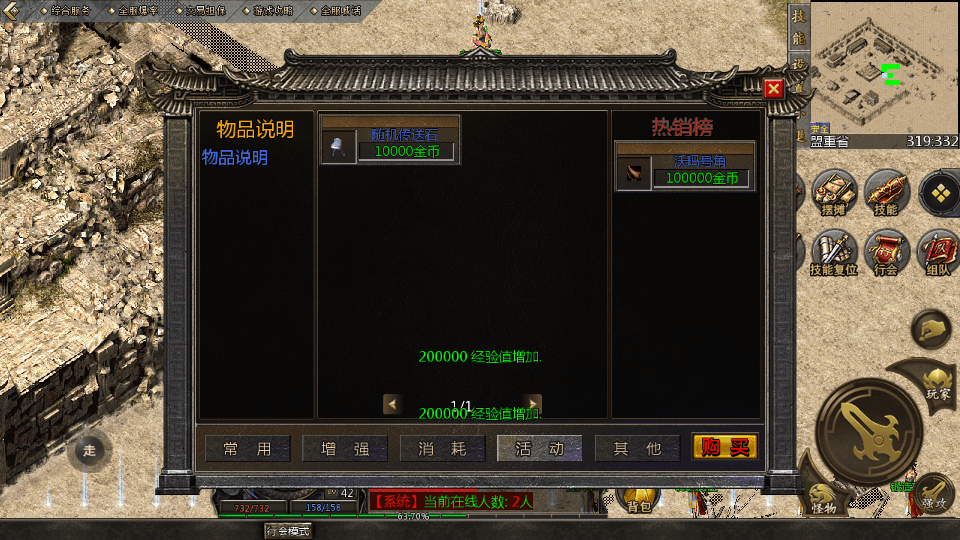Tap the main sword attack button
The height and width of the screenshot is (540, 960).
tap(869, 430)
